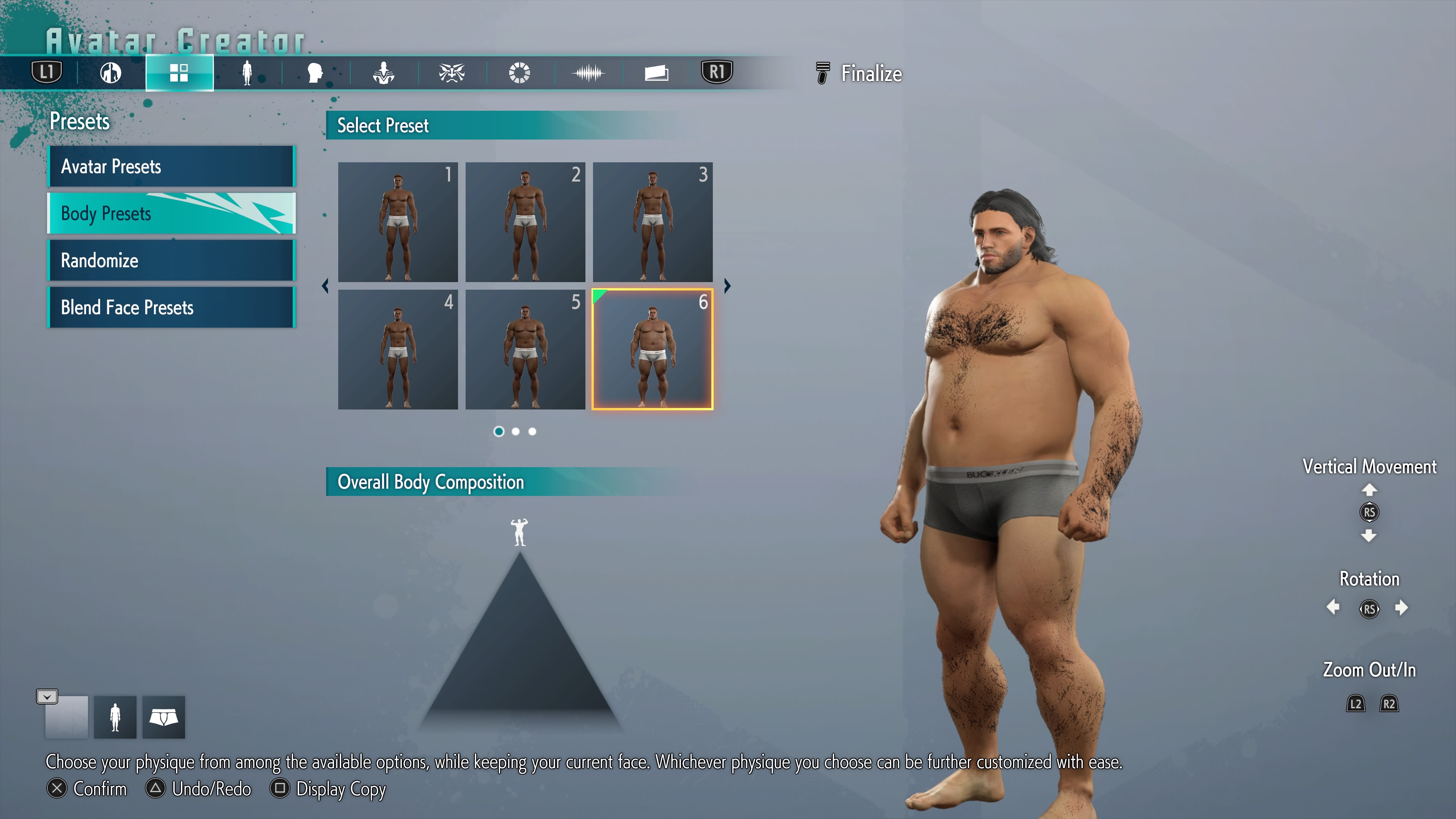Screen dimensions: 1456x819
Task: Switch to the full body silhouette tab
Action: click(x=247, y=73)
